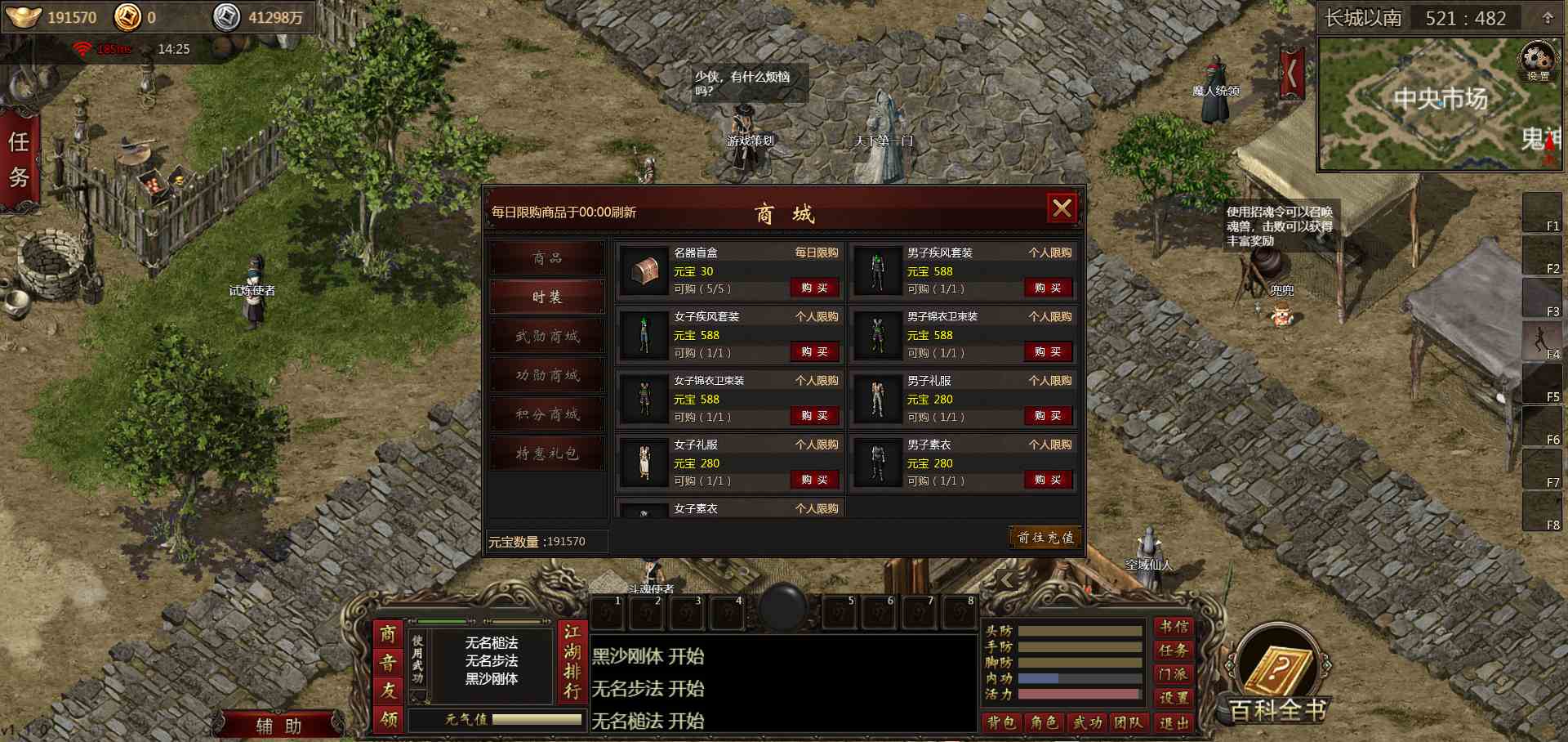Viewport: 1568px width, 742px height.
Task: Open the 背包 inventory bag
Action: 1001,722
